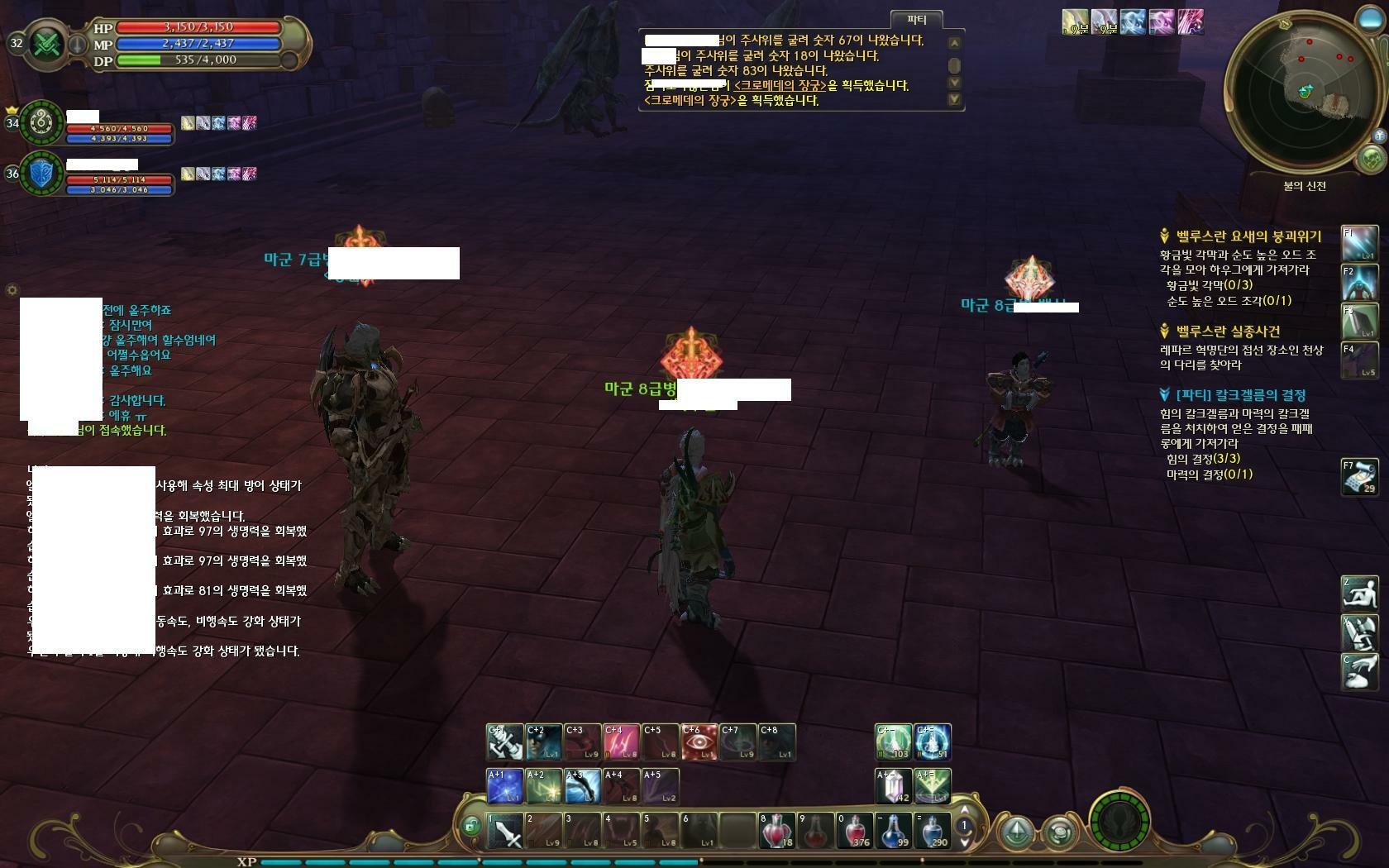Drink the red potion with 376 count
This screenshot has width=1389, height=868.
click(854, 831)
